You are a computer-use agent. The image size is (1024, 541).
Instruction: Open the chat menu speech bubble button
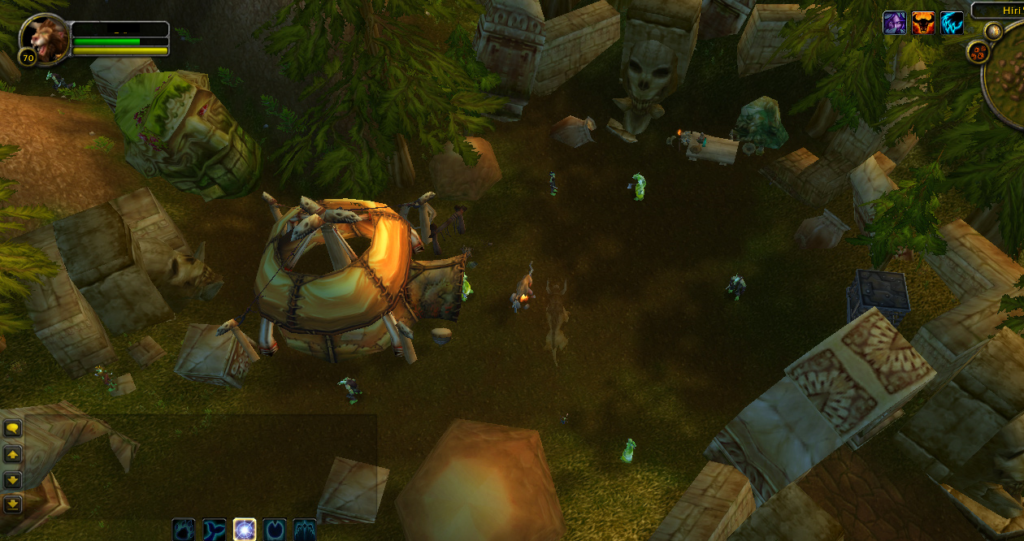coord(13,428)
